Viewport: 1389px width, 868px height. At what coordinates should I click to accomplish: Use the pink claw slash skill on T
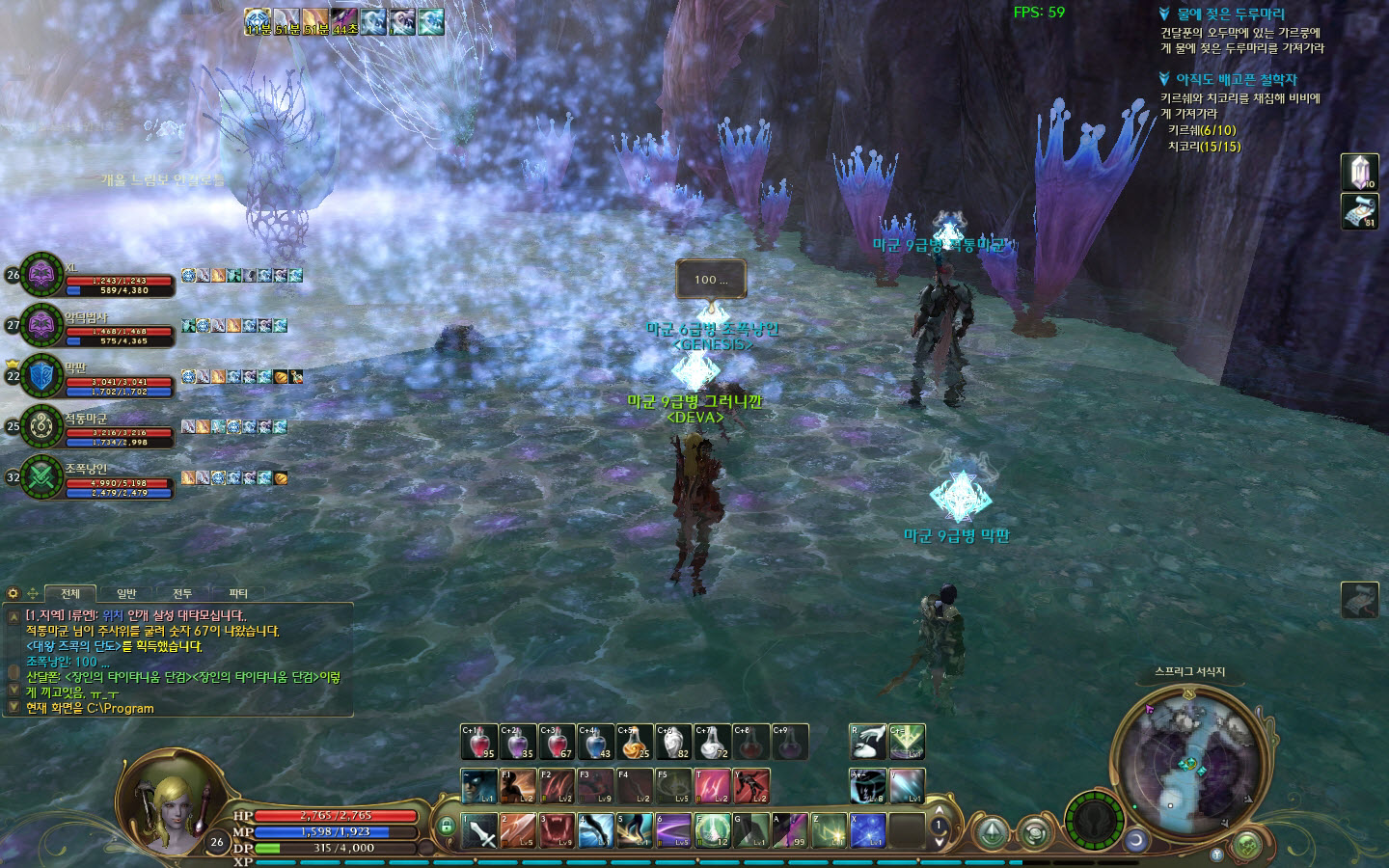pos(712,786)
